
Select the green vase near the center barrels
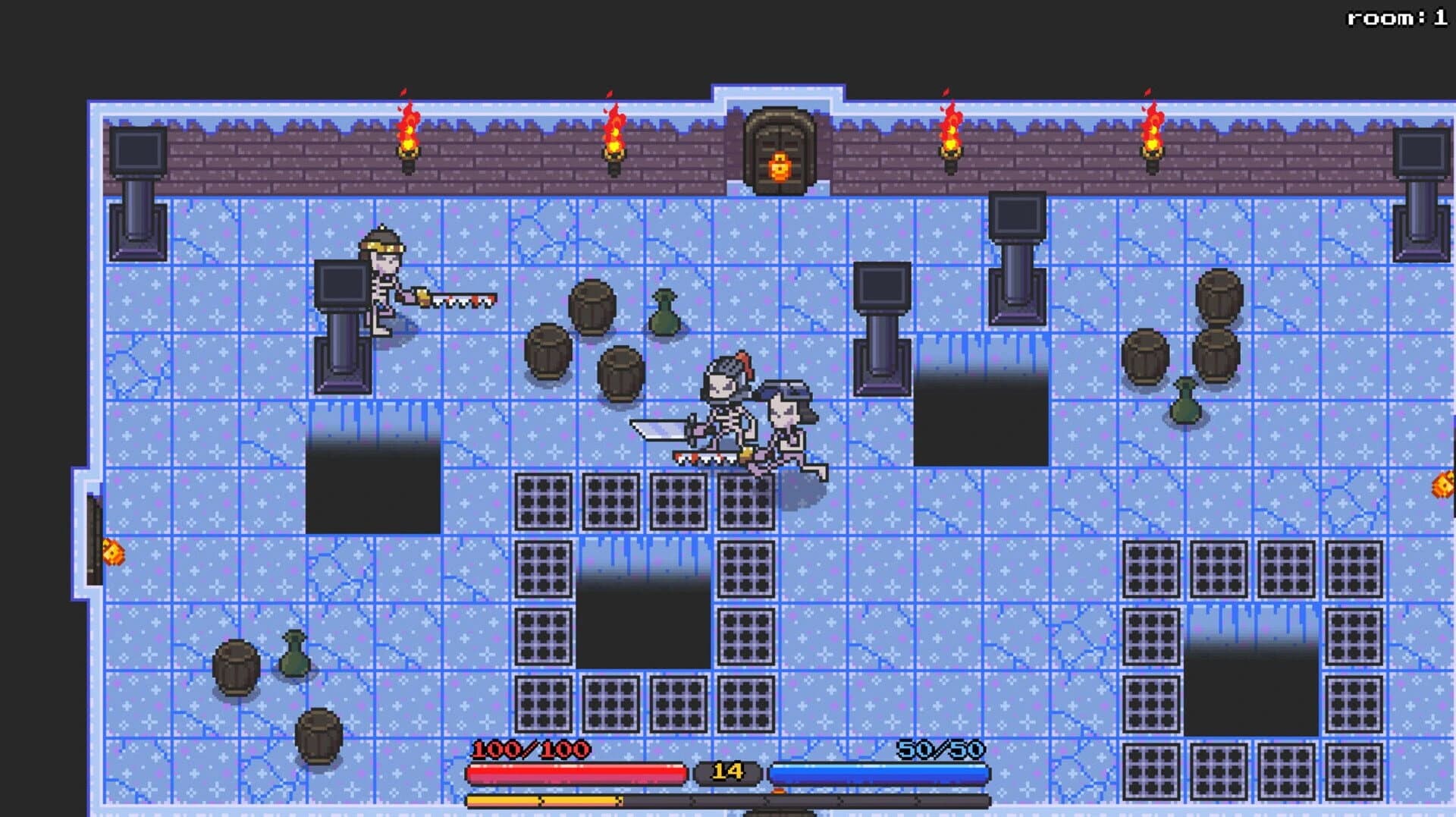(x=664, y=311)
